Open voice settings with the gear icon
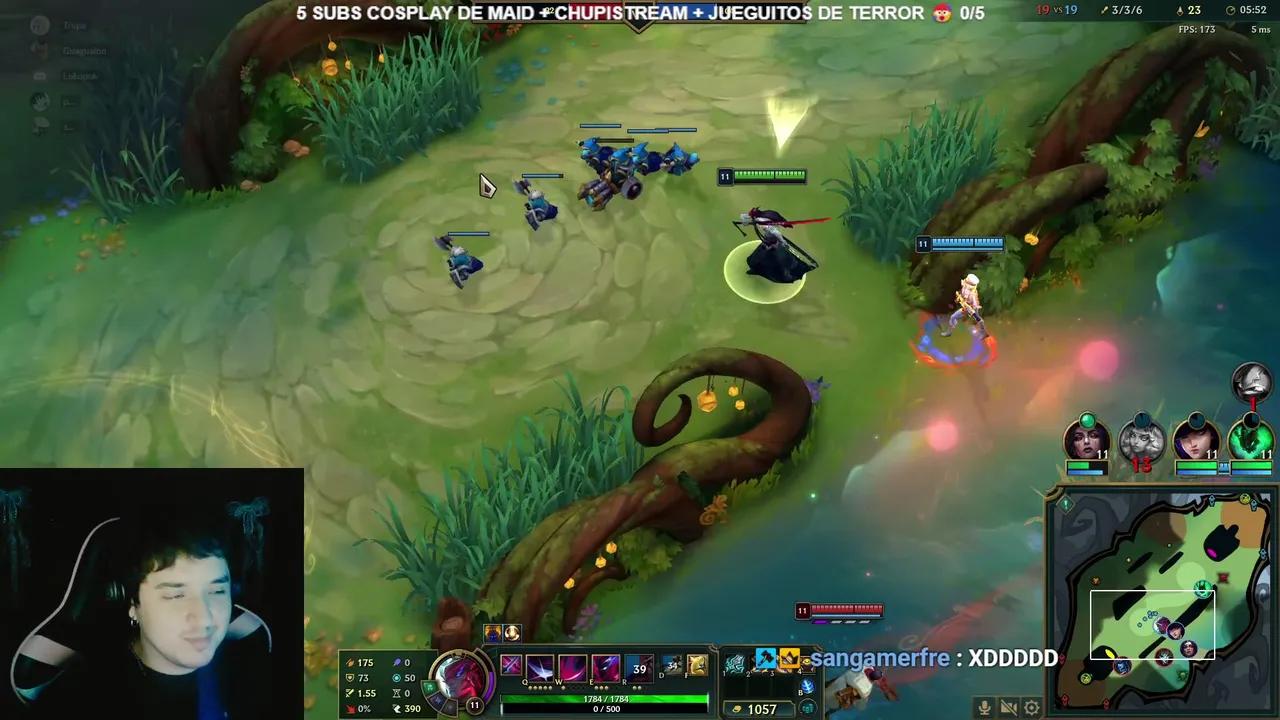The image size is (1280, 720). [1031, 706]
